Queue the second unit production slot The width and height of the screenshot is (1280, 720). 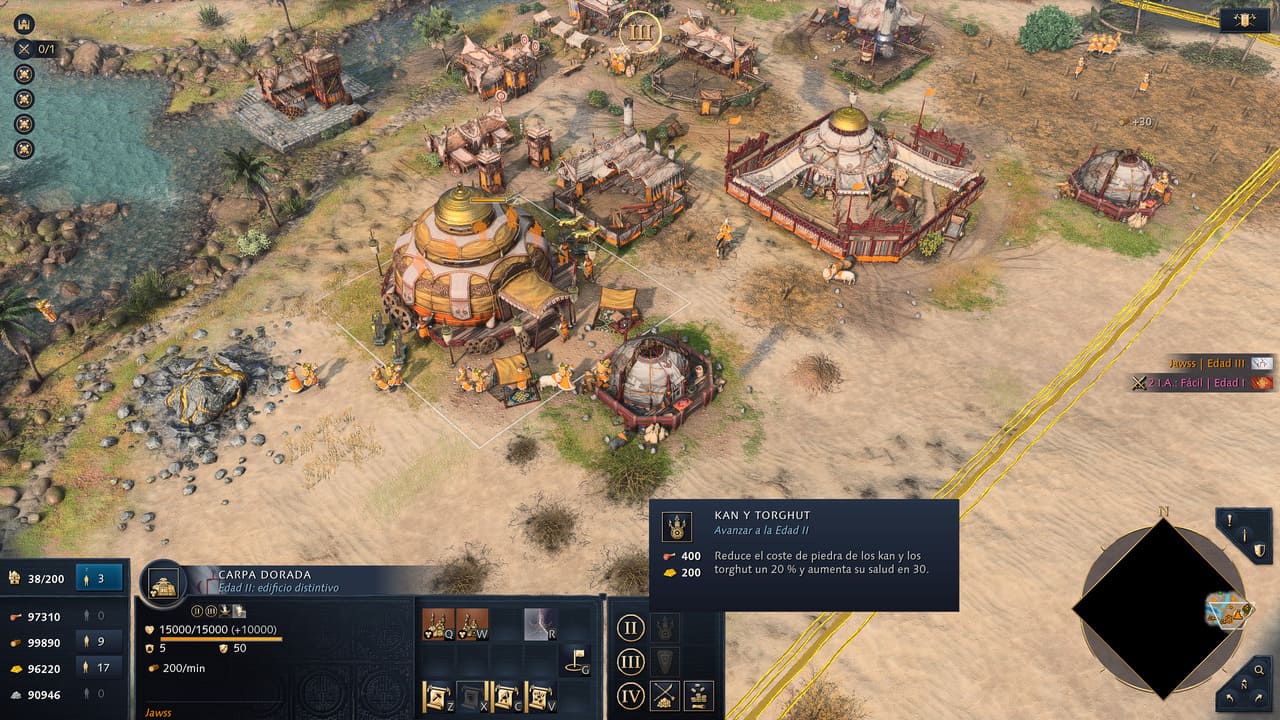coord(472,624)
